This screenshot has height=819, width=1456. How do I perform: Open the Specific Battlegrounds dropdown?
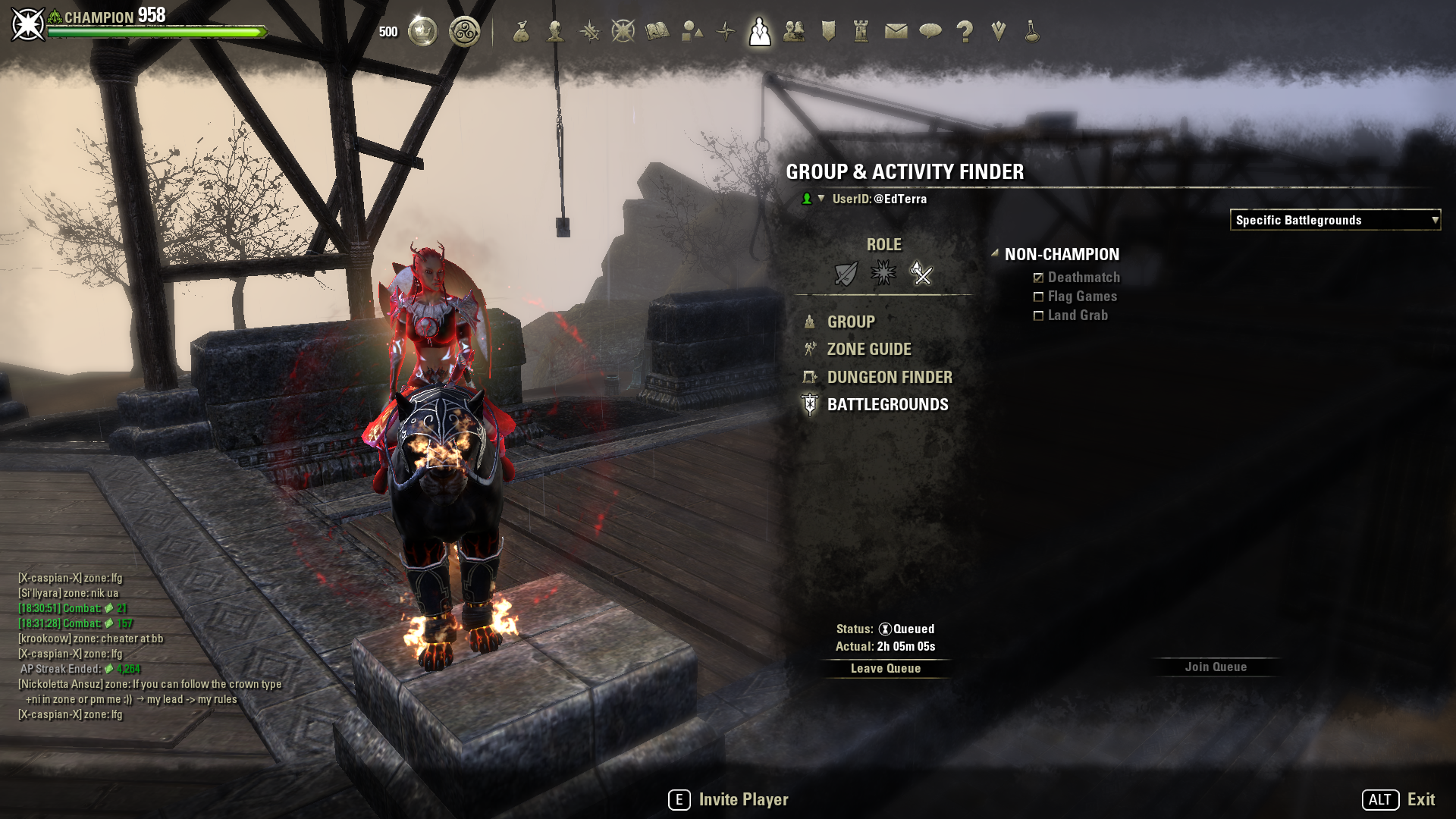pos(1335,220)
